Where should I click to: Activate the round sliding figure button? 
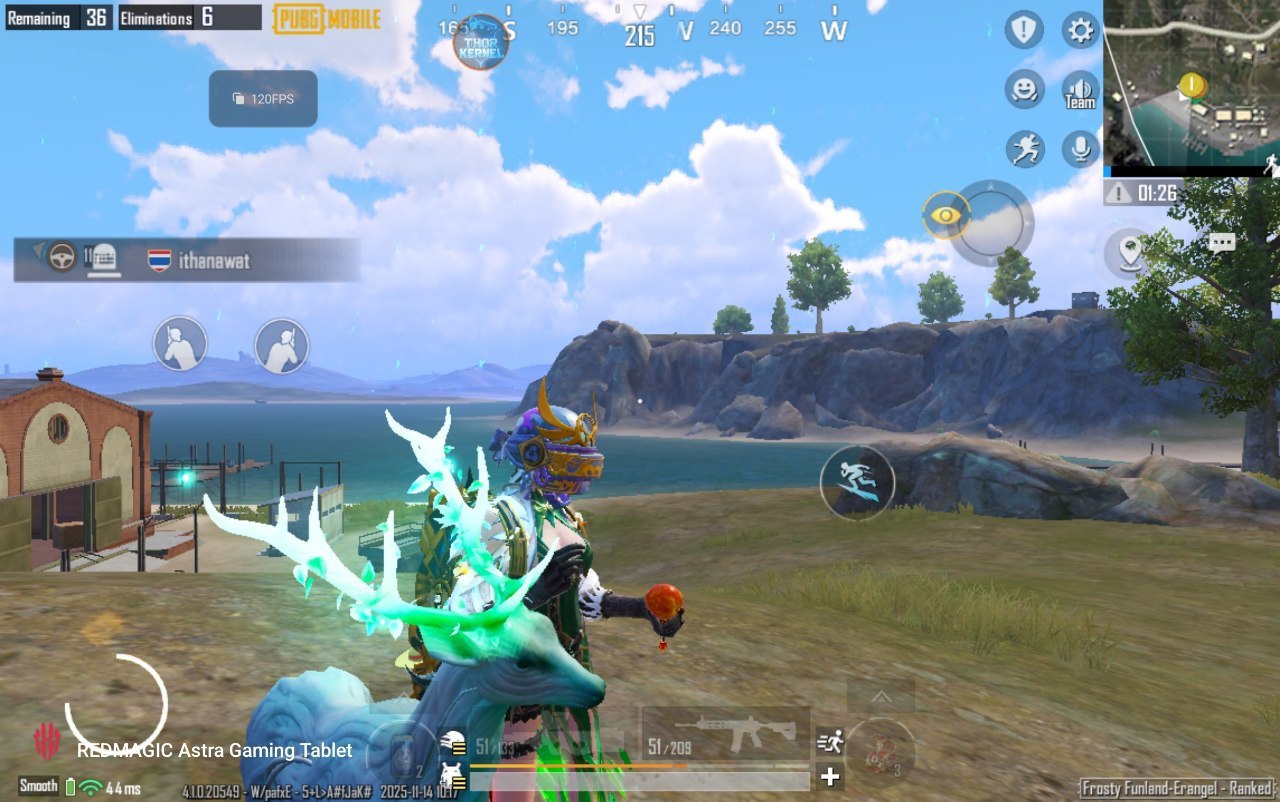(857, 482)
